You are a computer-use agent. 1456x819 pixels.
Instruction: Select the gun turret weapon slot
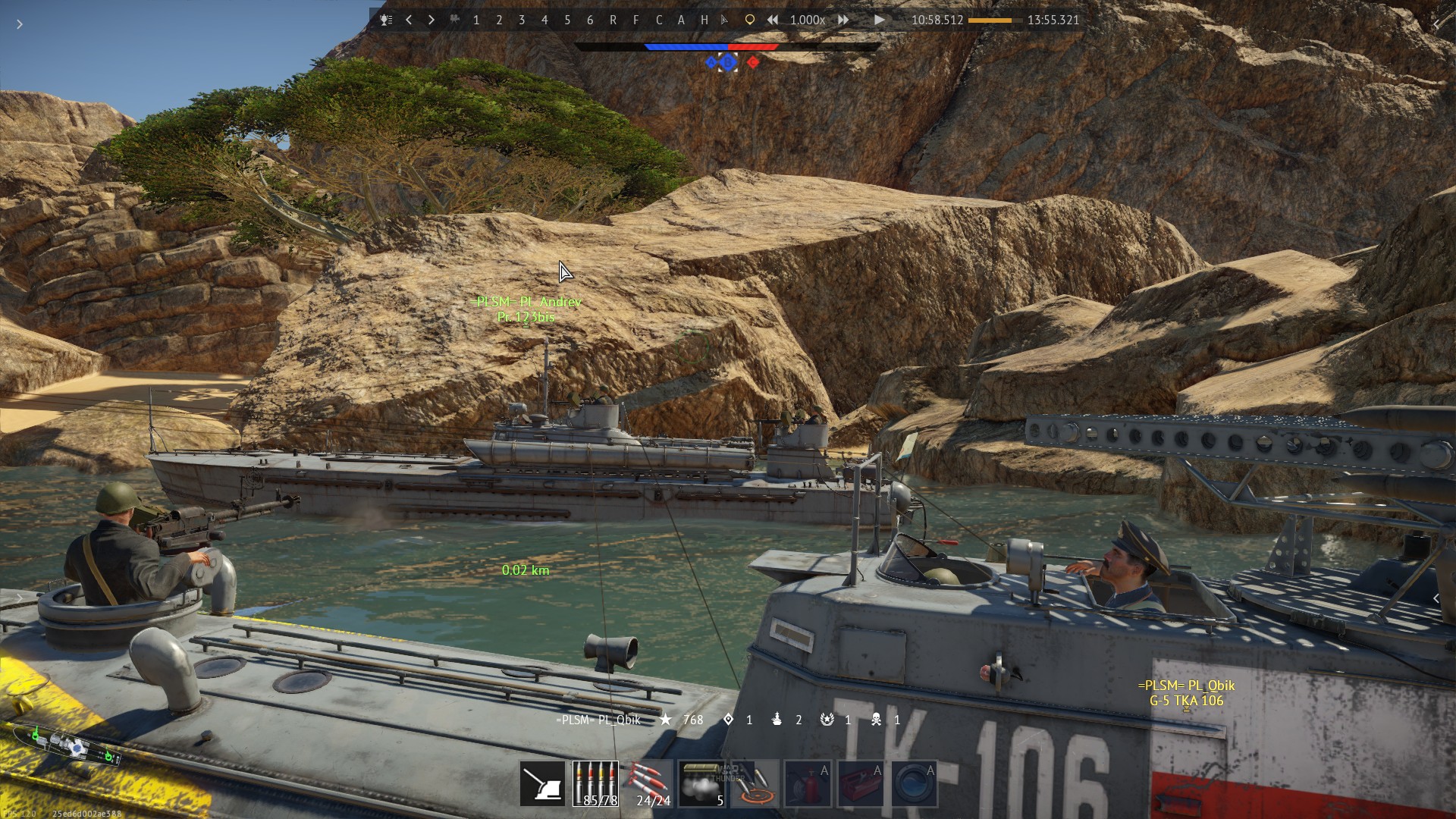click(542, 784)
